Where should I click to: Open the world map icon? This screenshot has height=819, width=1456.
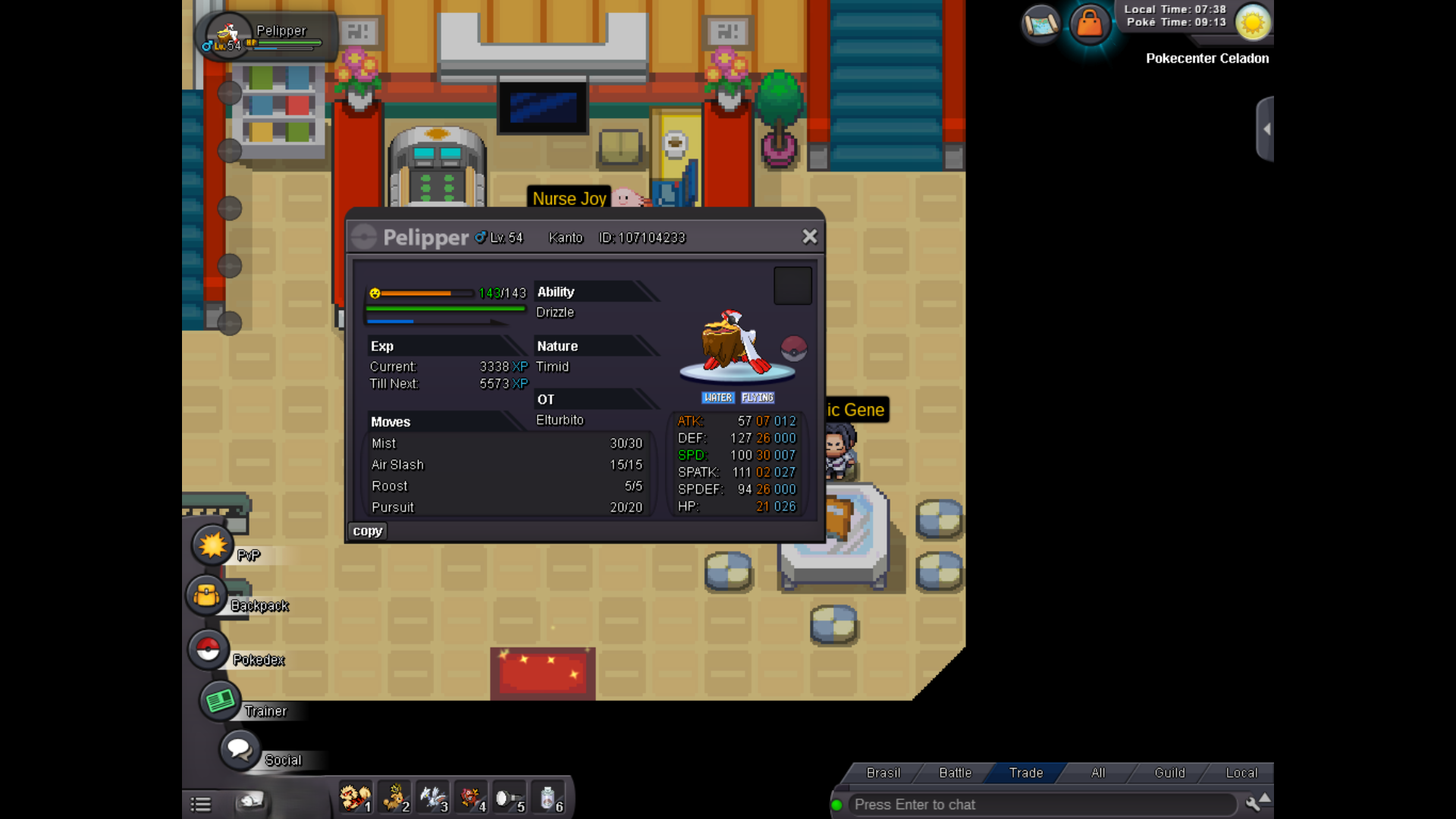click(x=1040, y=24)
